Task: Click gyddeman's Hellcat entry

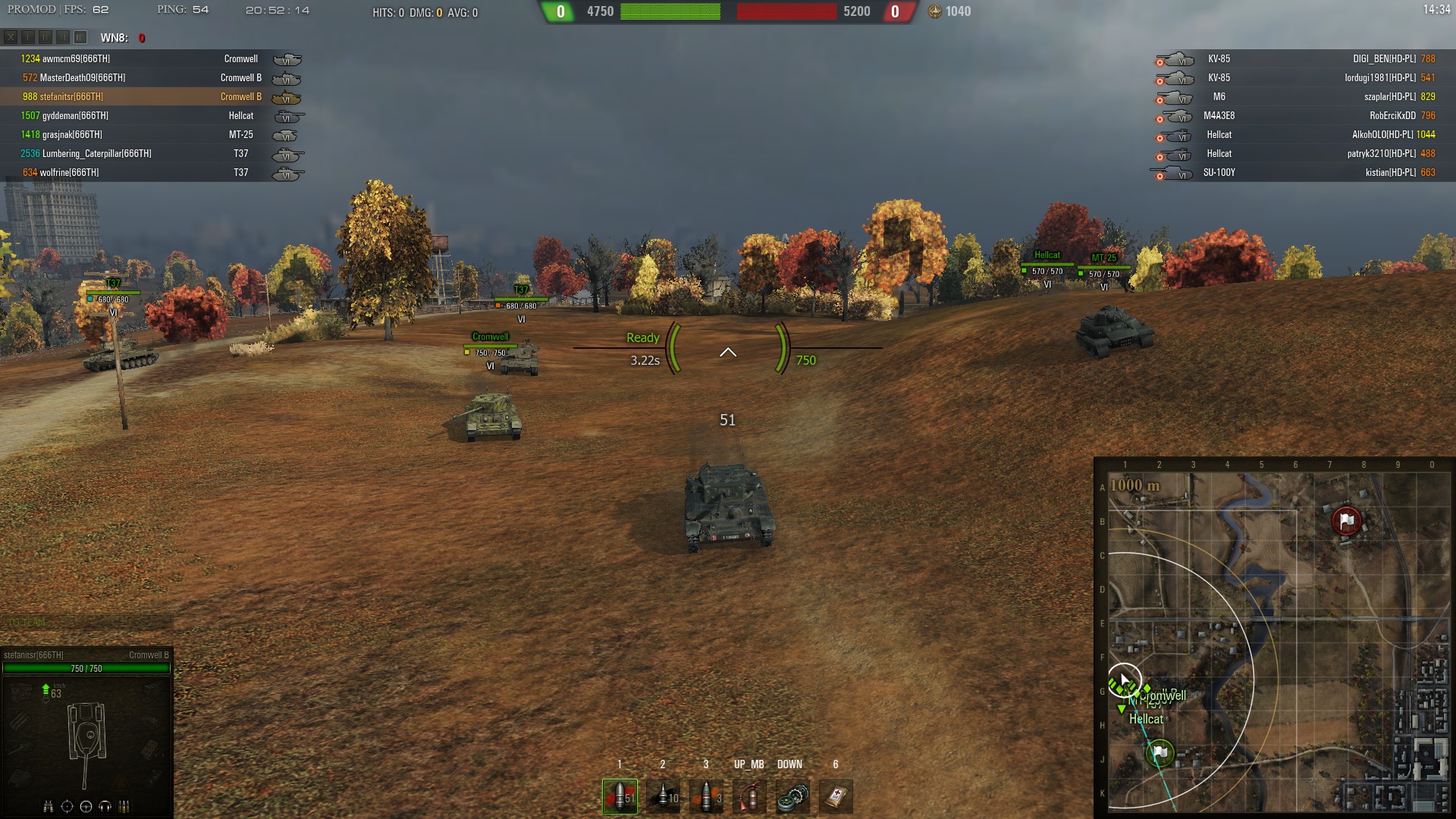Action: (x=152, y=116)
